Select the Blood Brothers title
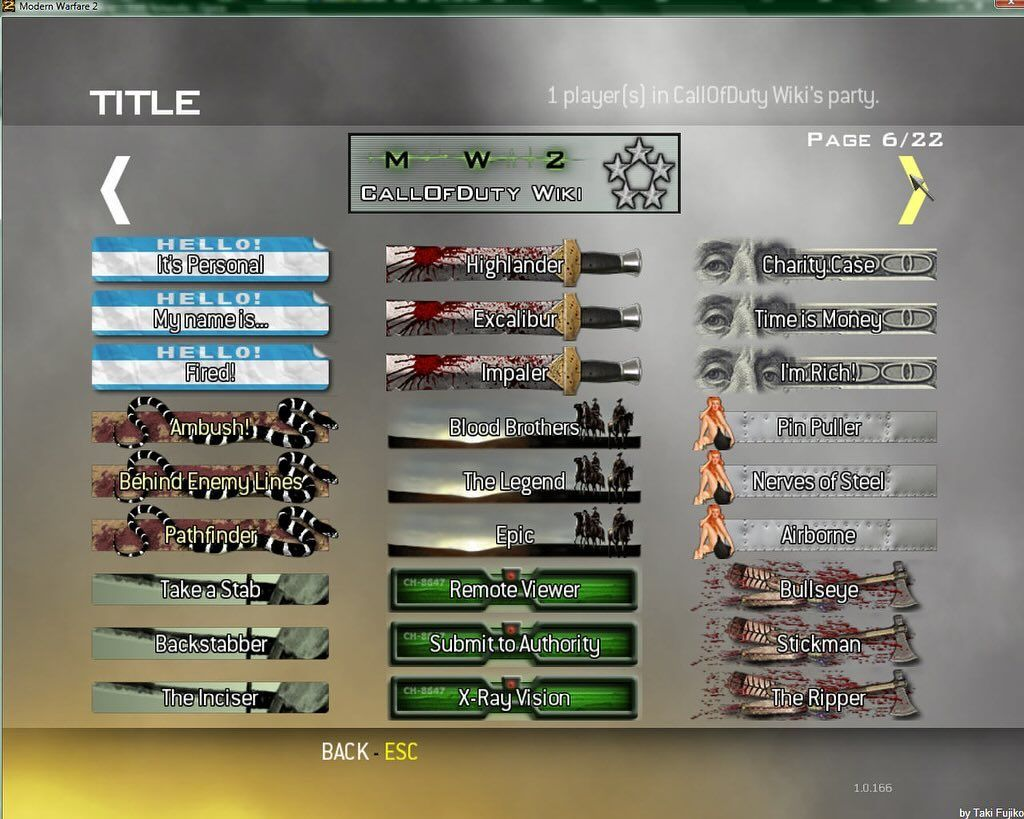The width and height of the screenshot is (1024, 819). 514,427
